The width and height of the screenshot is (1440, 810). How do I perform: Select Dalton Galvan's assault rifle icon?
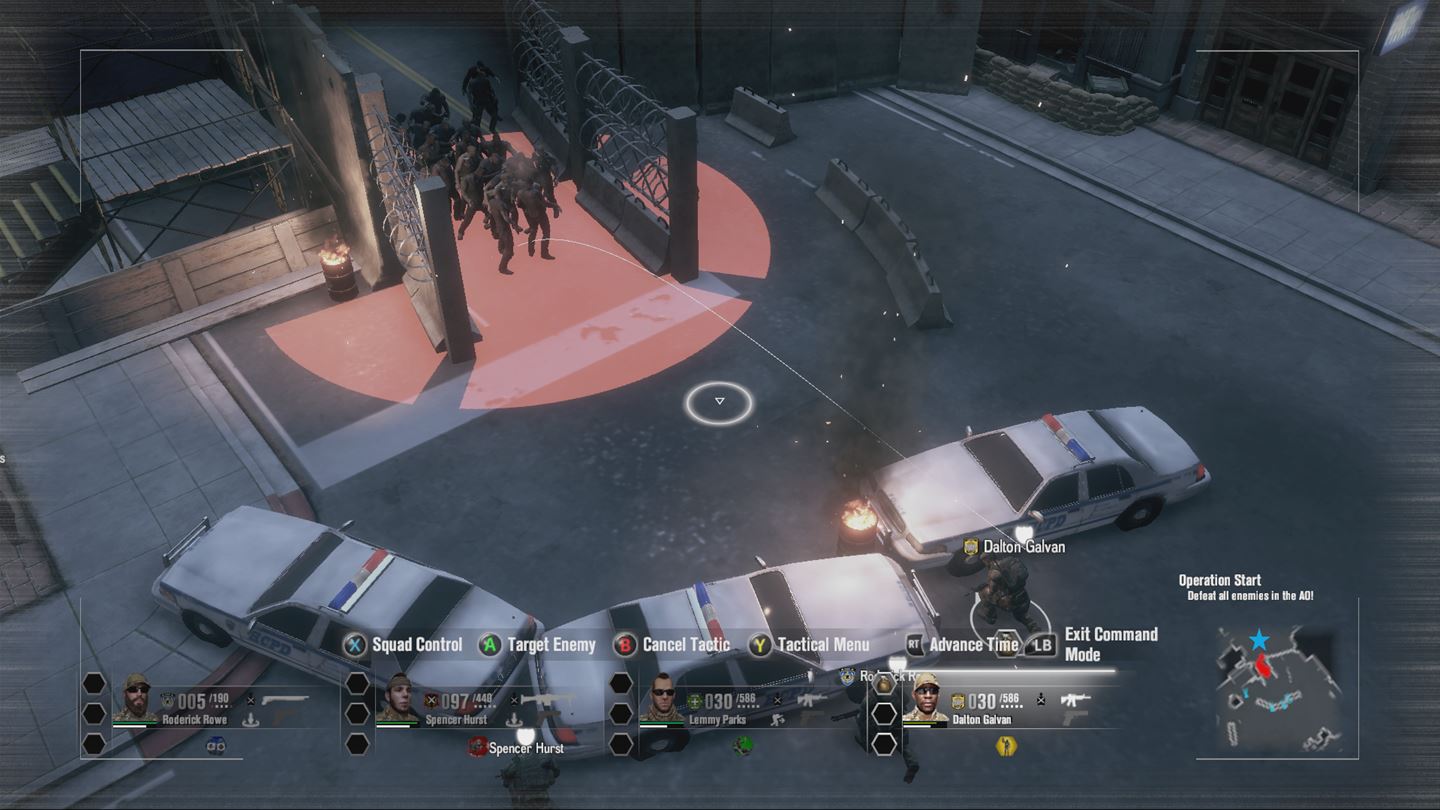1074,700
